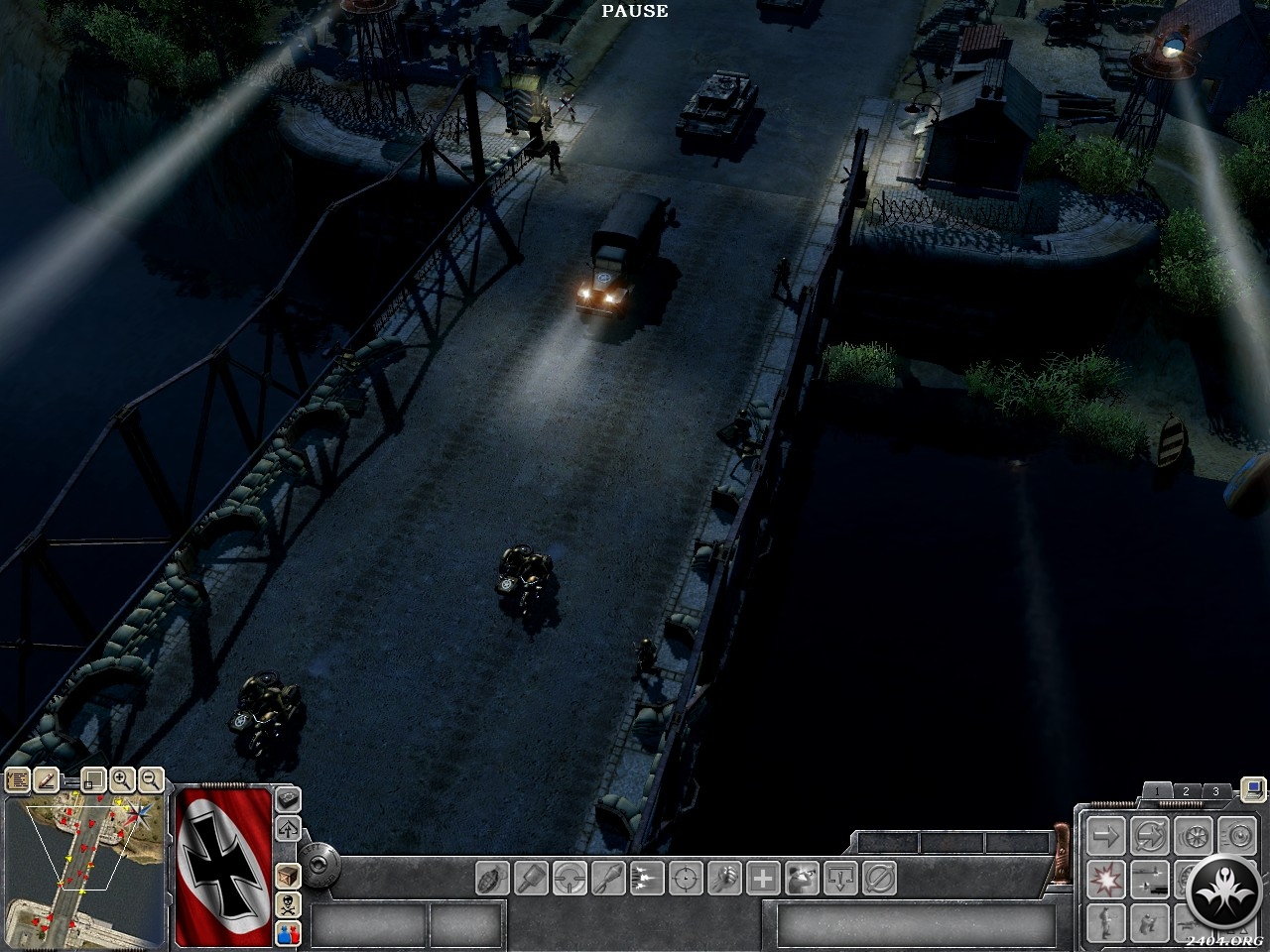1270x952 pixels.
Task: Click the cancel order slashed circle
Action: (x=879, y=878)
